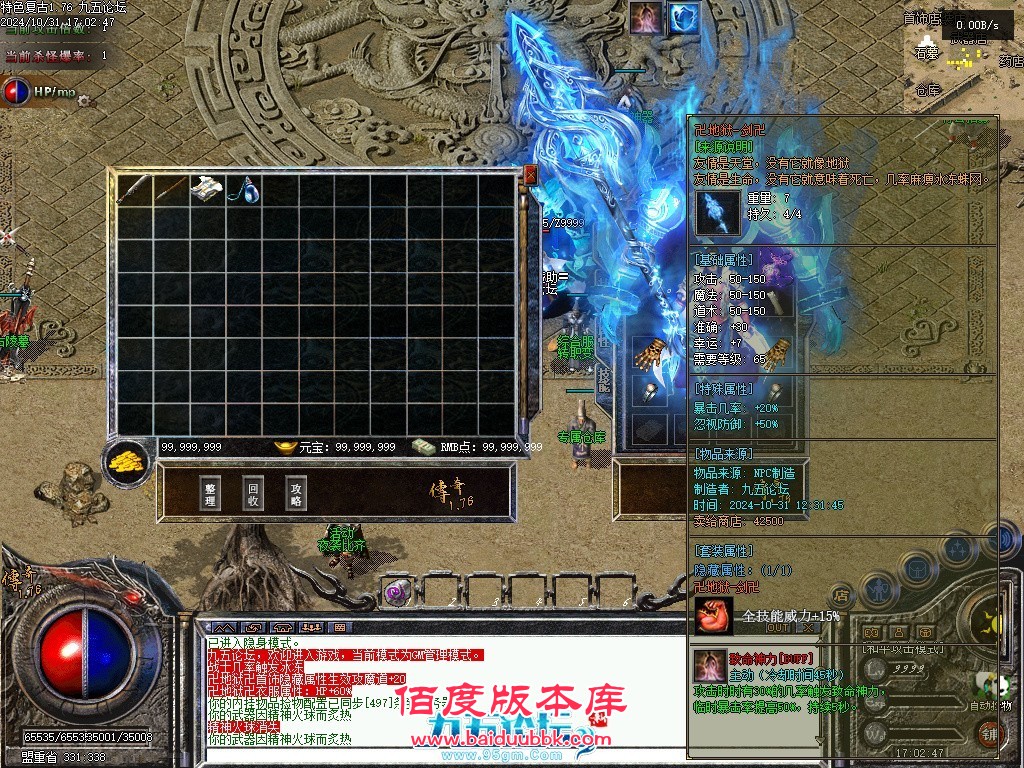Select the wooden staff item slot
The height and width of the screenshot is (768, 1024).
coord(170,190)
